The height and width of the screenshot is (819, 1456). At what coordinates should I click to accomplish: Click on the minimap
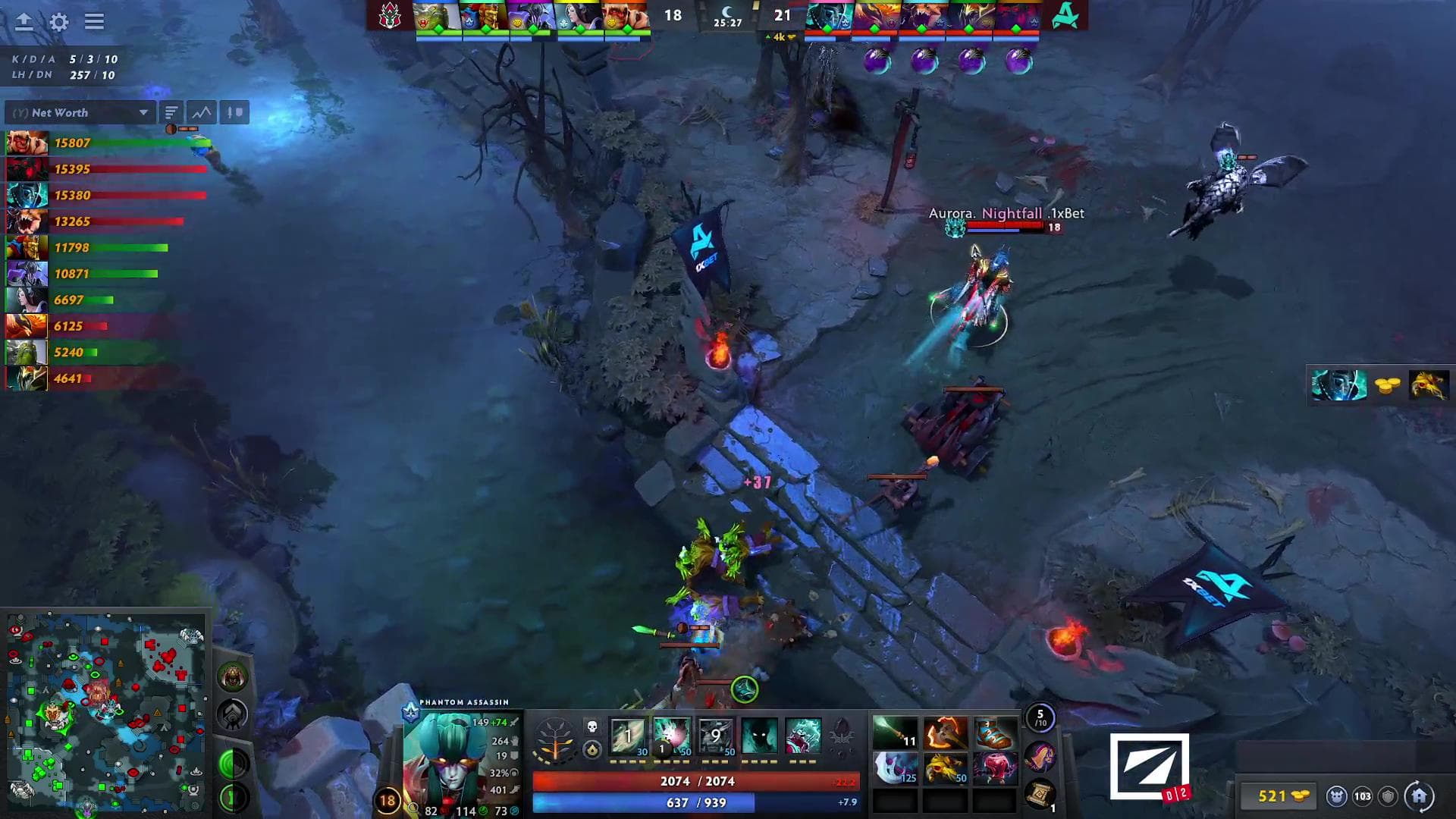(105, 713)
